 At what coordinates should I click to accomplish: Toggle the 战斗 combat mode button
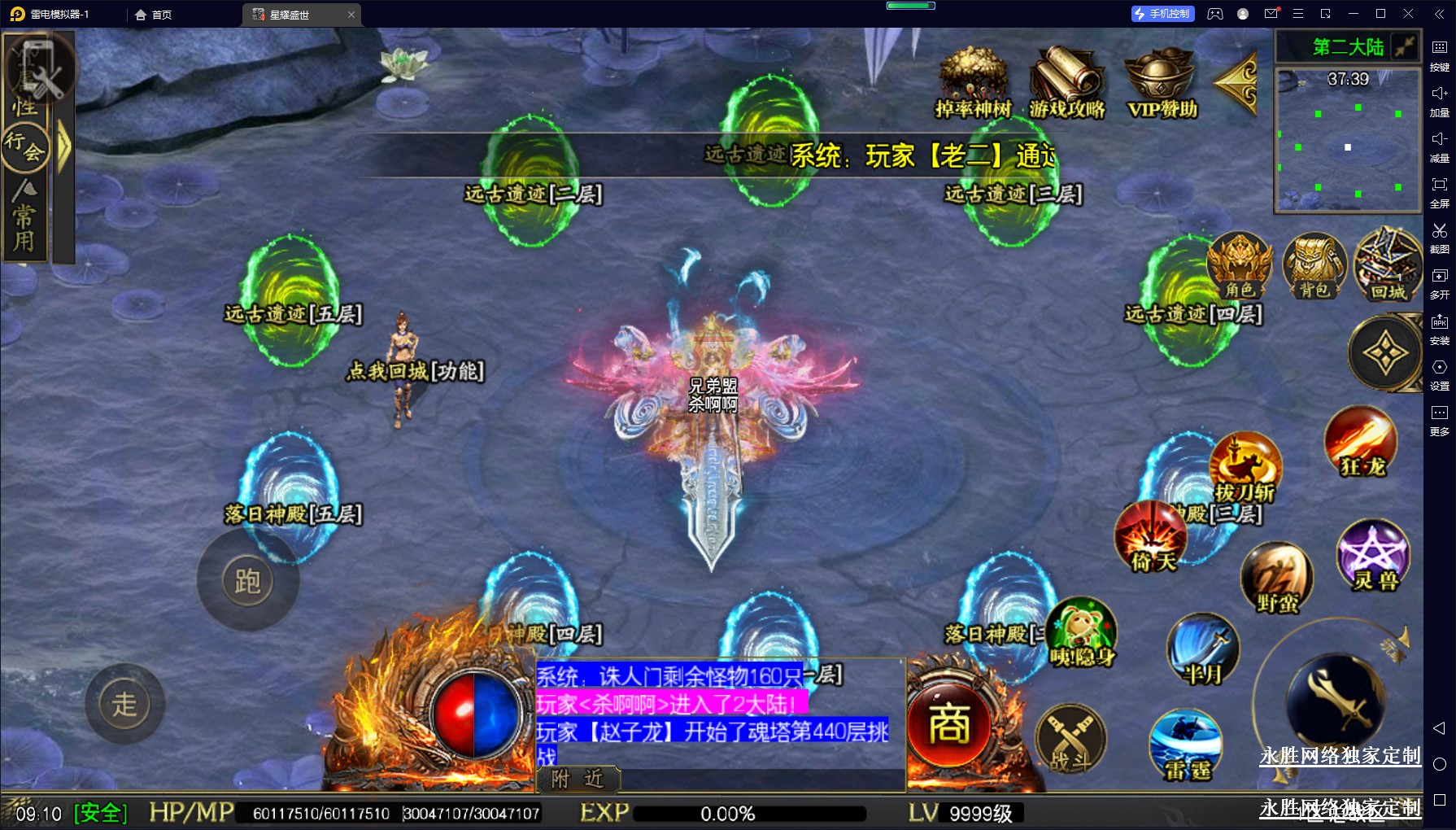[x=1070, y=740]
